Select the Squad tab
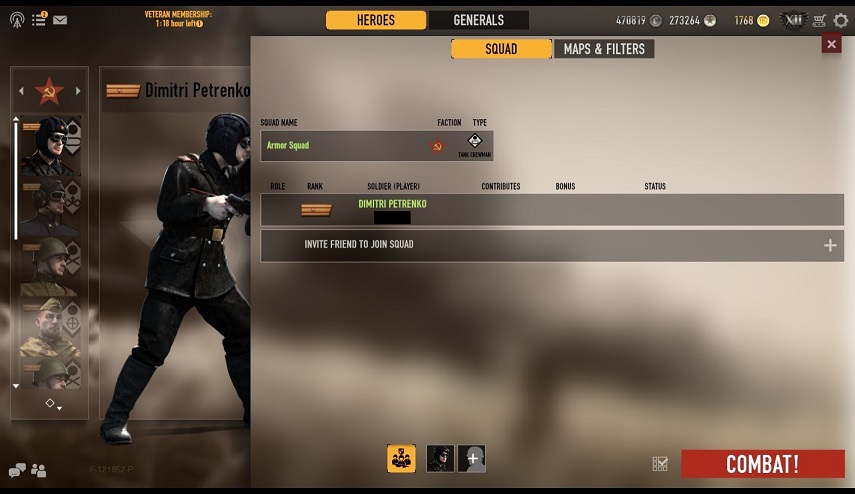 coord(501,49)
